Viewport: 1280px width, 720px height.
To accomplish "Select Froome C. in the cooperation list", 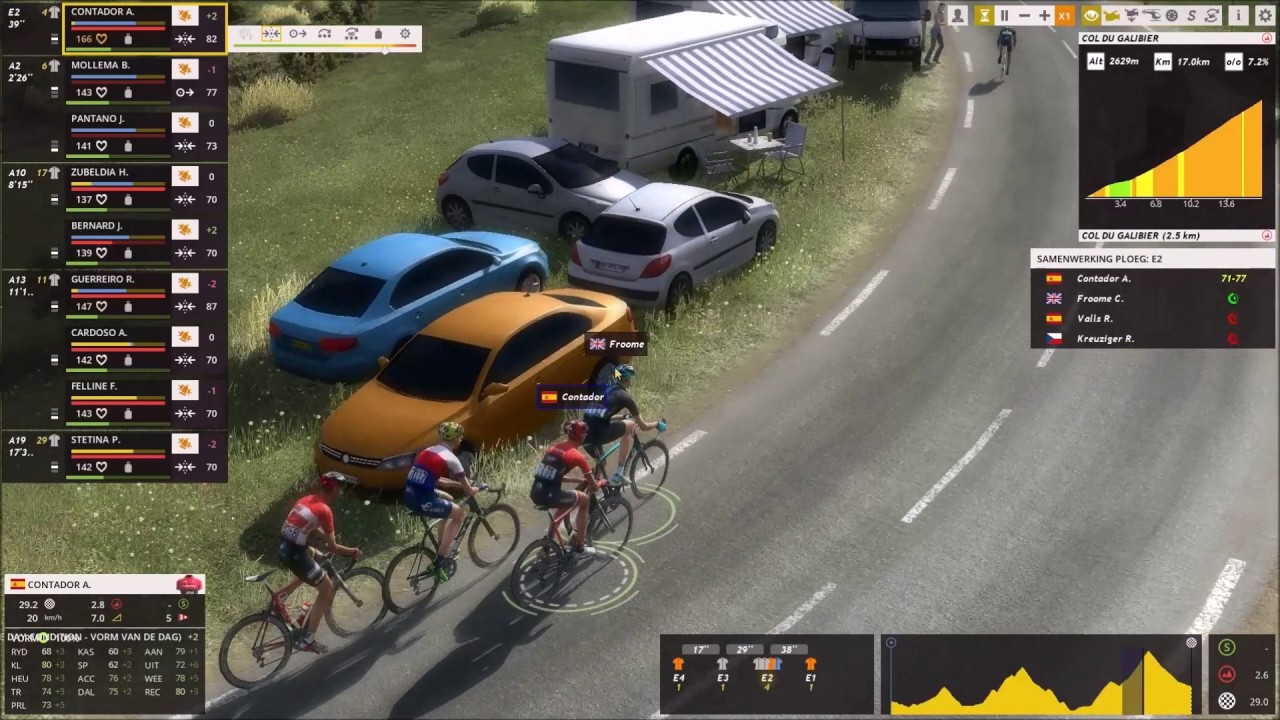I will click(1099, 298).
